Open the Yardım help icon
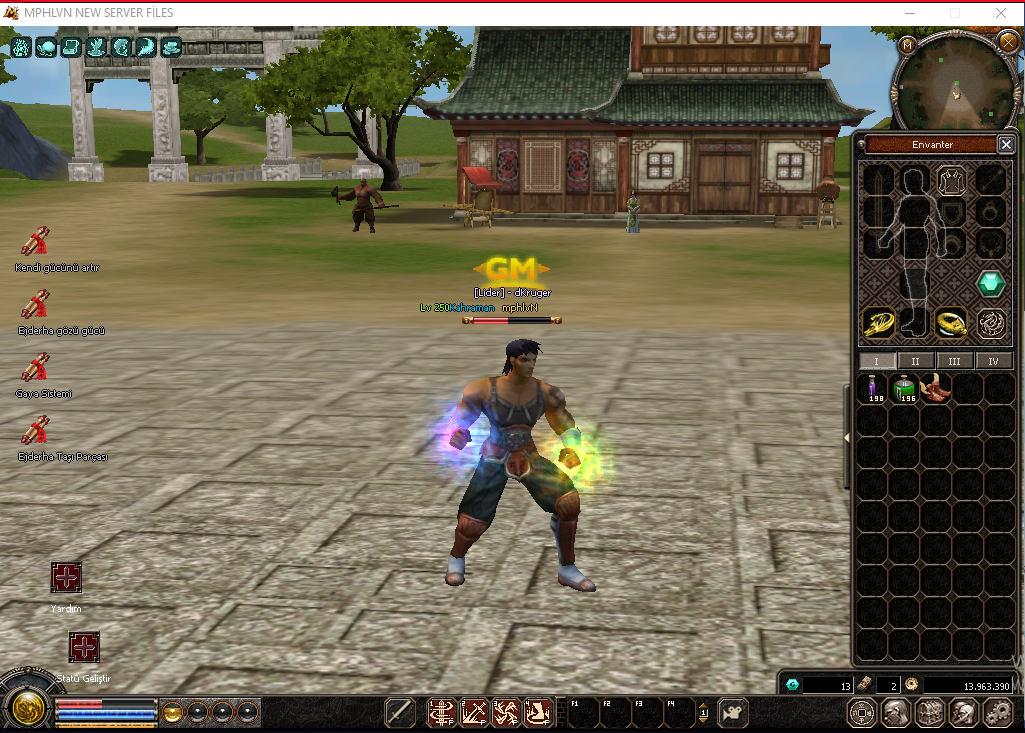 [x=66, y=578]
